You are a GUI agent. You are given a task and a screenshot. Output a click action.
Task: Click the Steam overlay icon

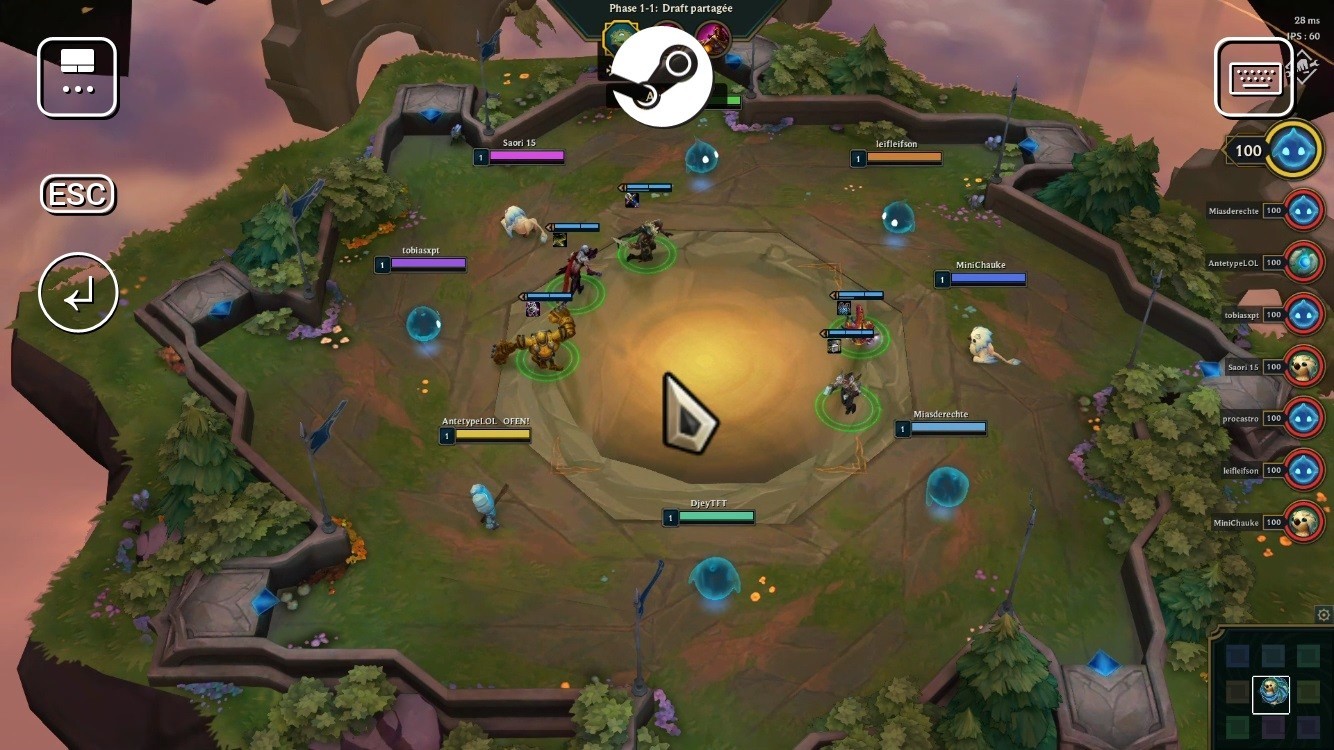point(660,76)
